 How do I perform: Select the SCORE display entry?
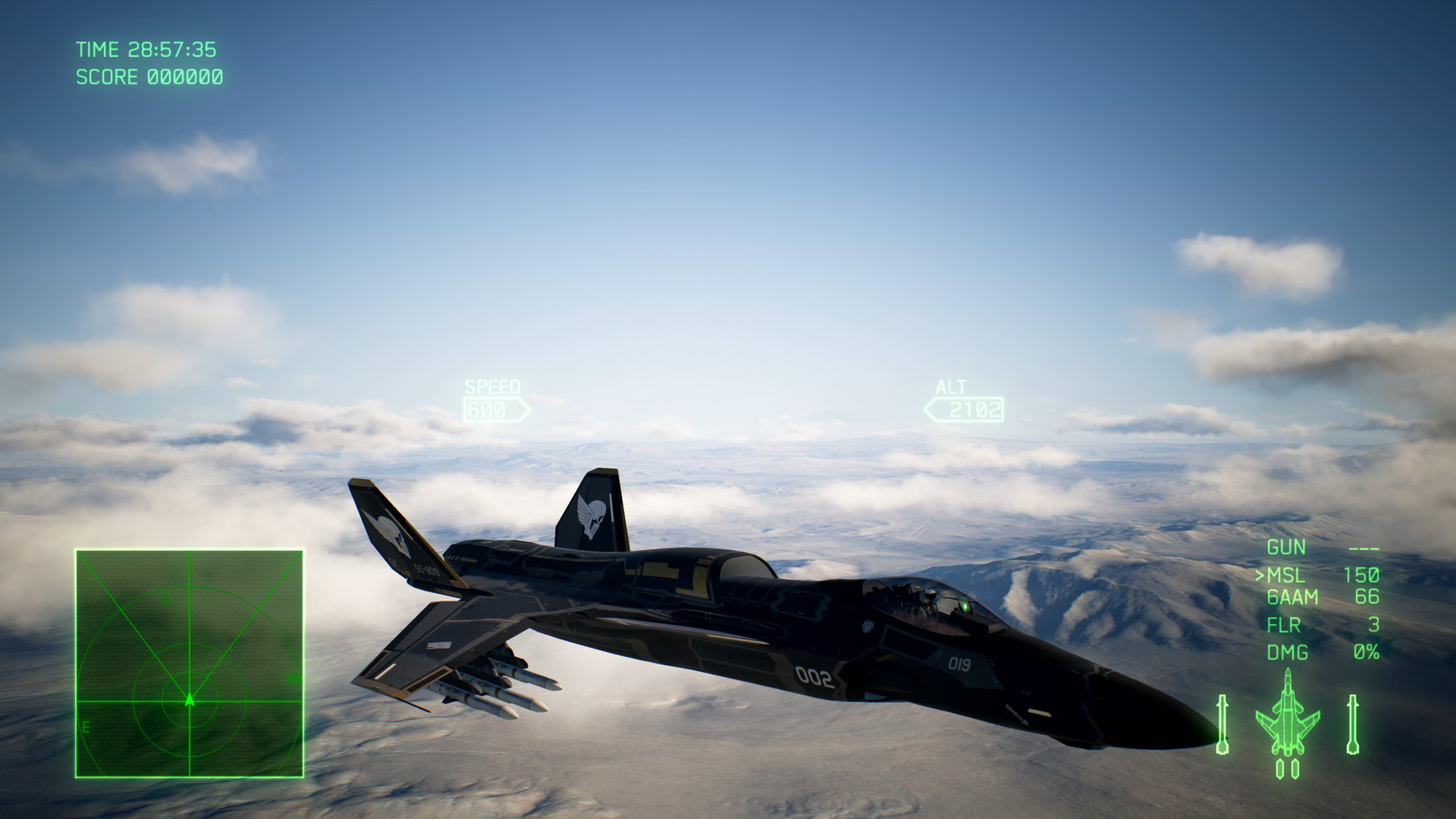[x=149, y=77]
